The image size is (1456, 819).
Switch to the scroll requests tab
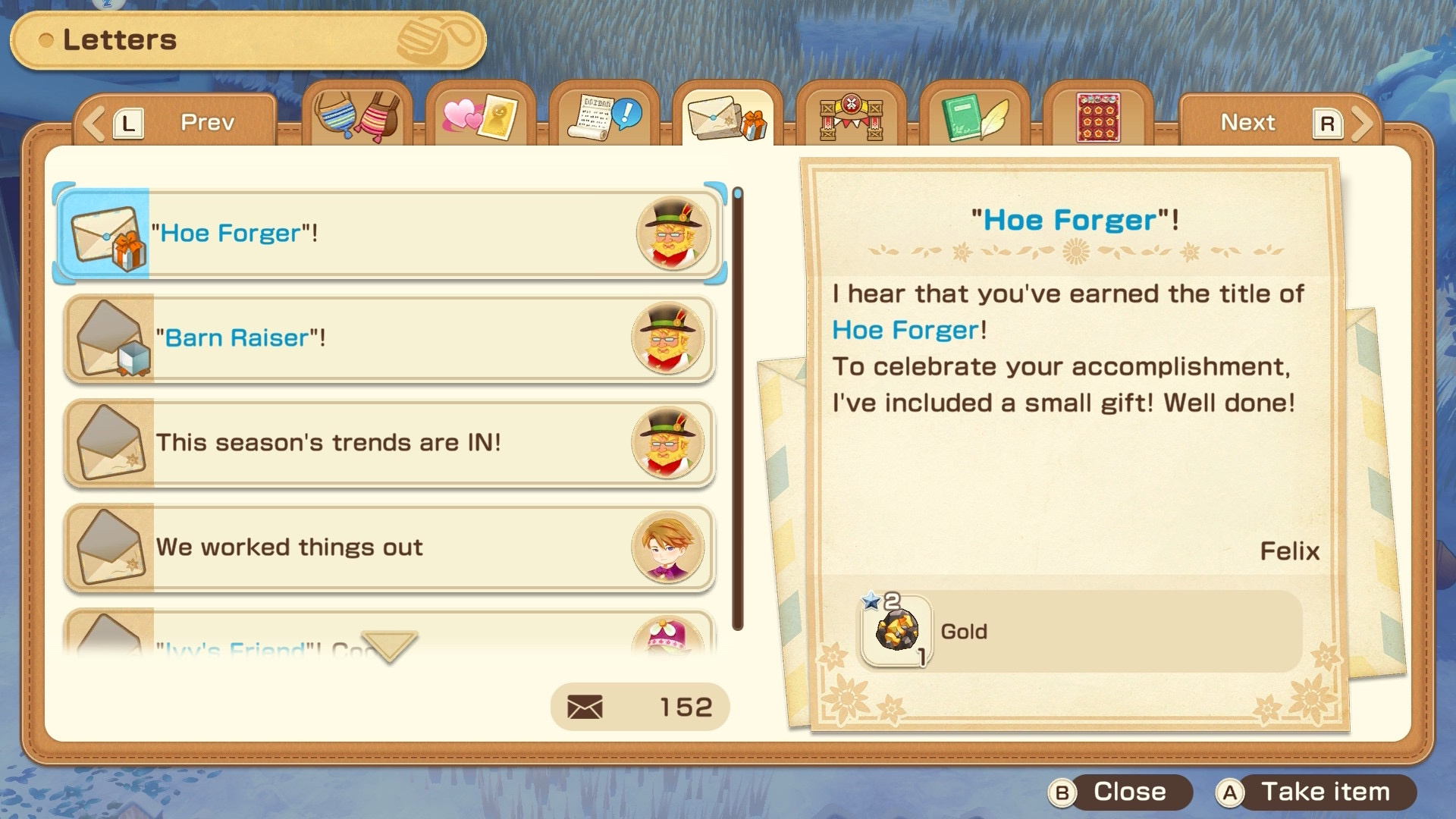pyautogui.click(x=604, y=117)
